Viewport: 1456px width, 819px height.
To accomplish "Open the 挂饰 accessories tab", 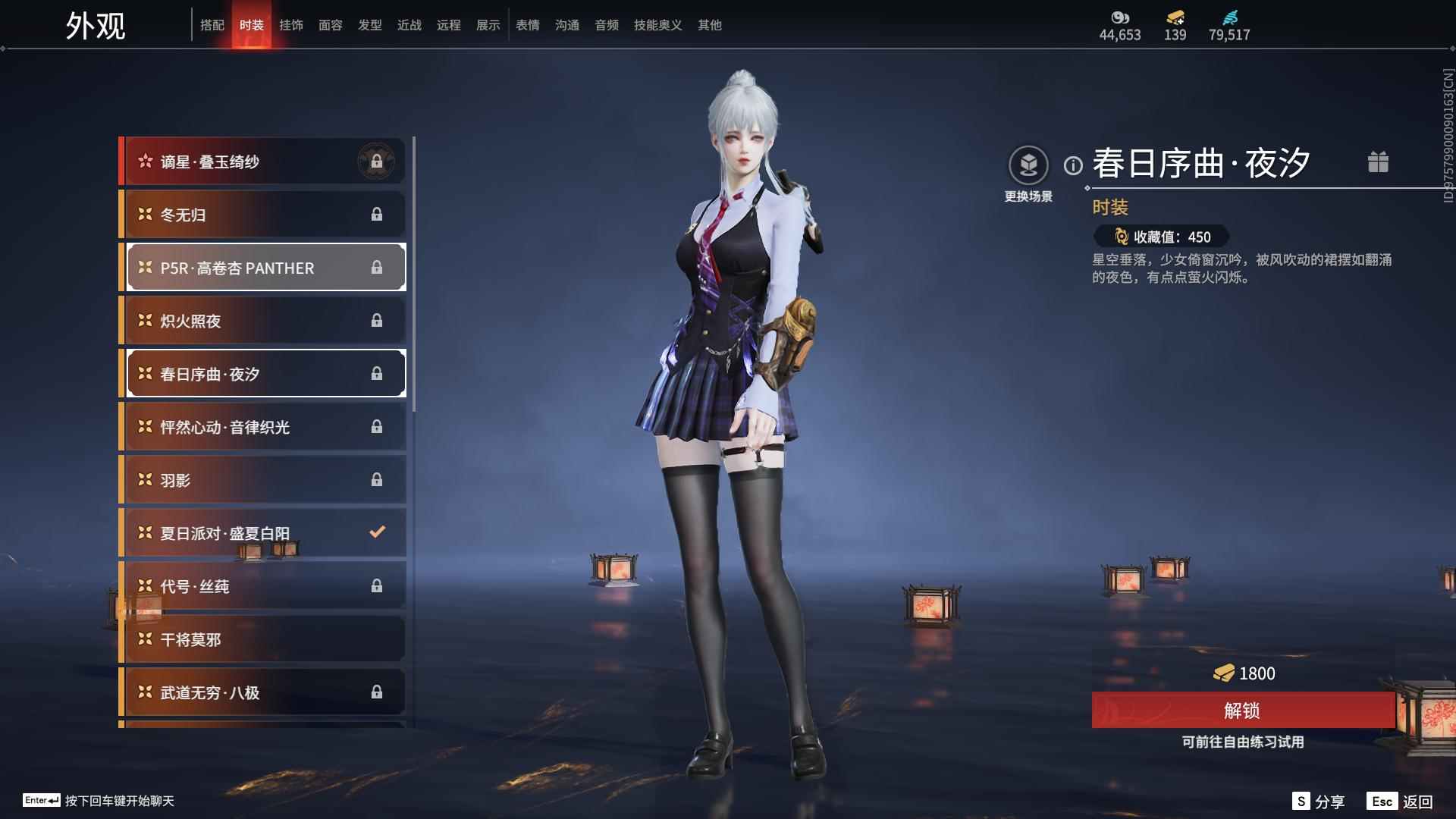I will tap(291, 25).
